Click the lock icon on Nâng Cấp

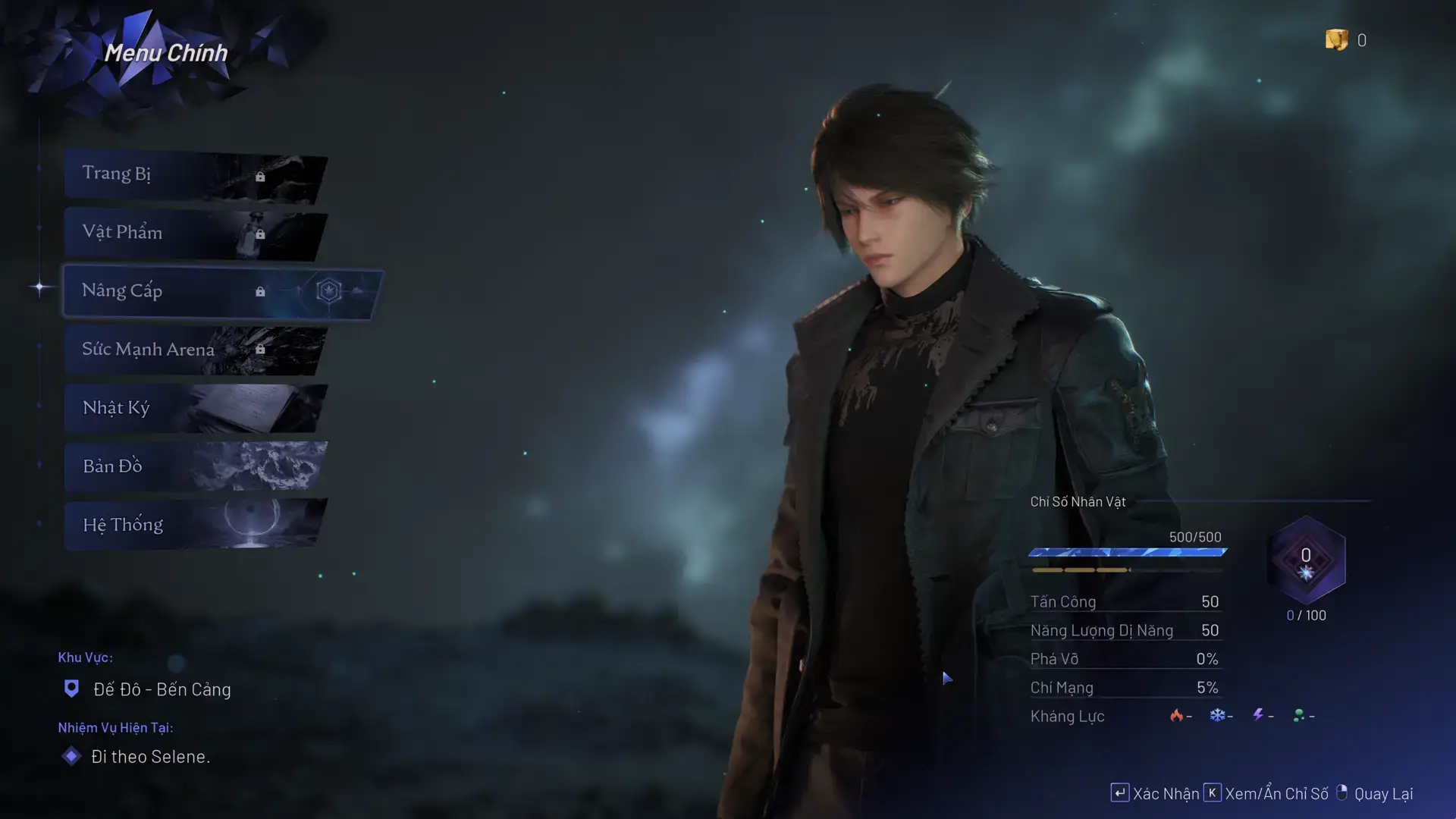[261, 290]
